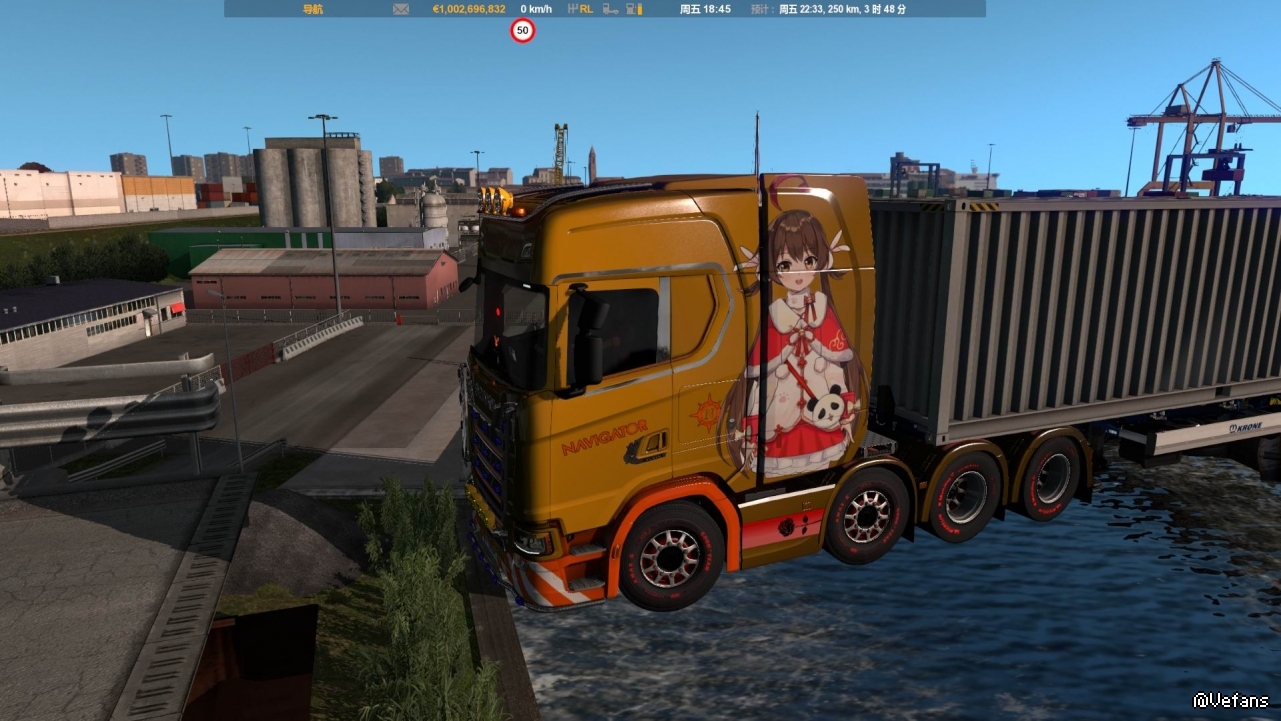Open the mail envelope icon

(401, 9)
